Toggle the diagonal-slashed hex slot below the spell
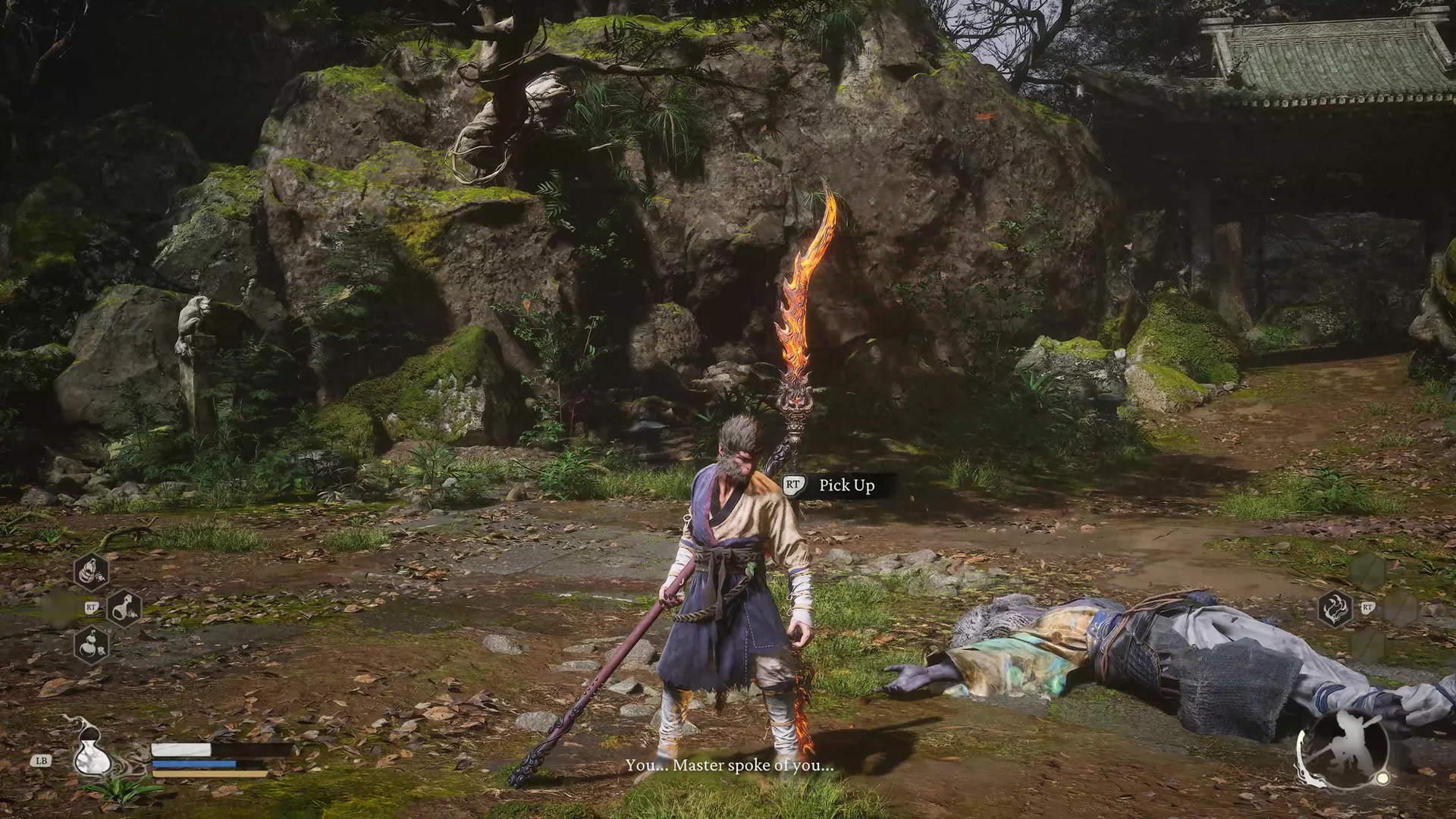The height and width of the screenshot is (819, 1456). tap(1370, 644)
